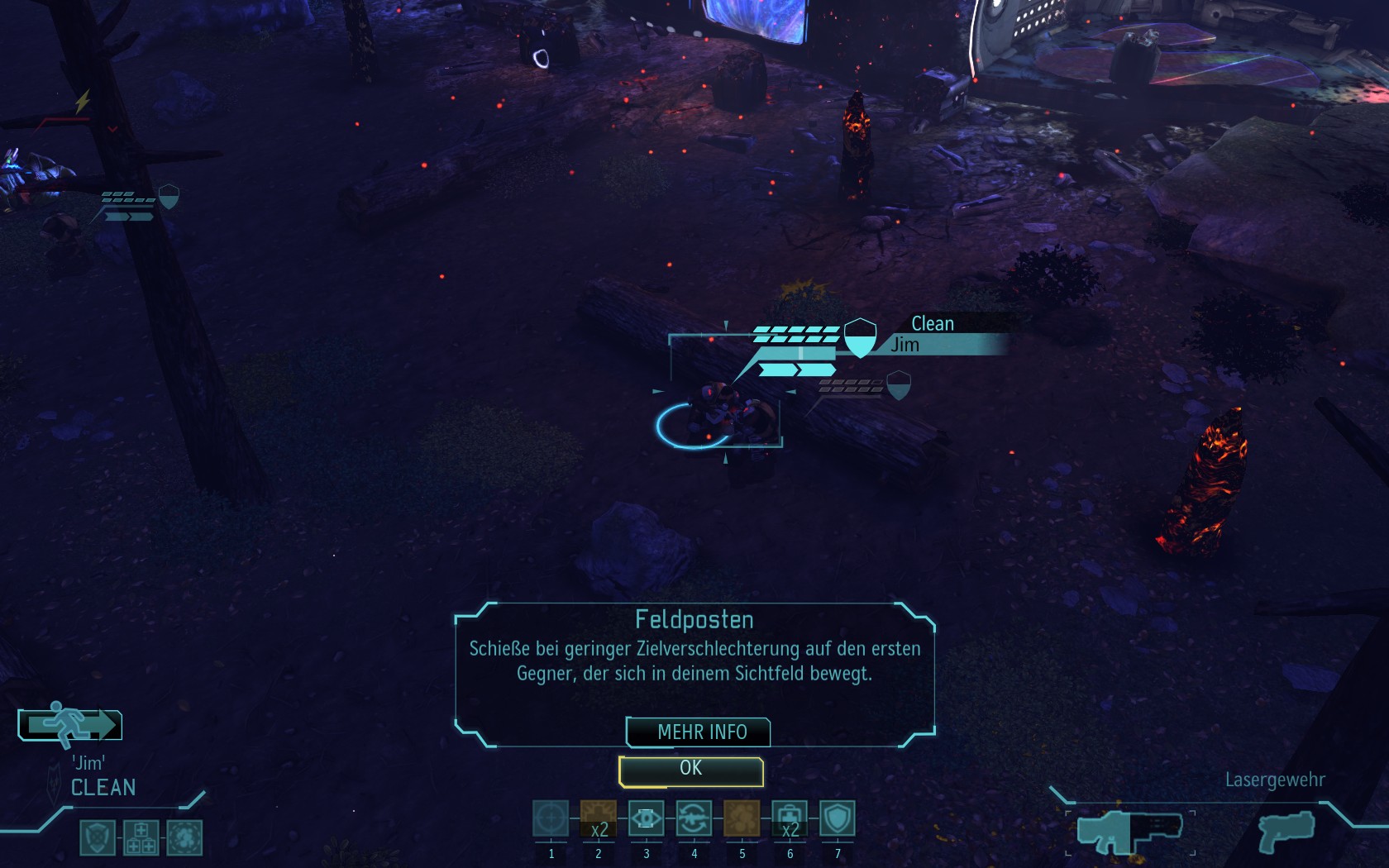Select the reload weapon ability icon
This screenshot has width=1389, height=868.
pyautogui.click(x=694, y=819)
